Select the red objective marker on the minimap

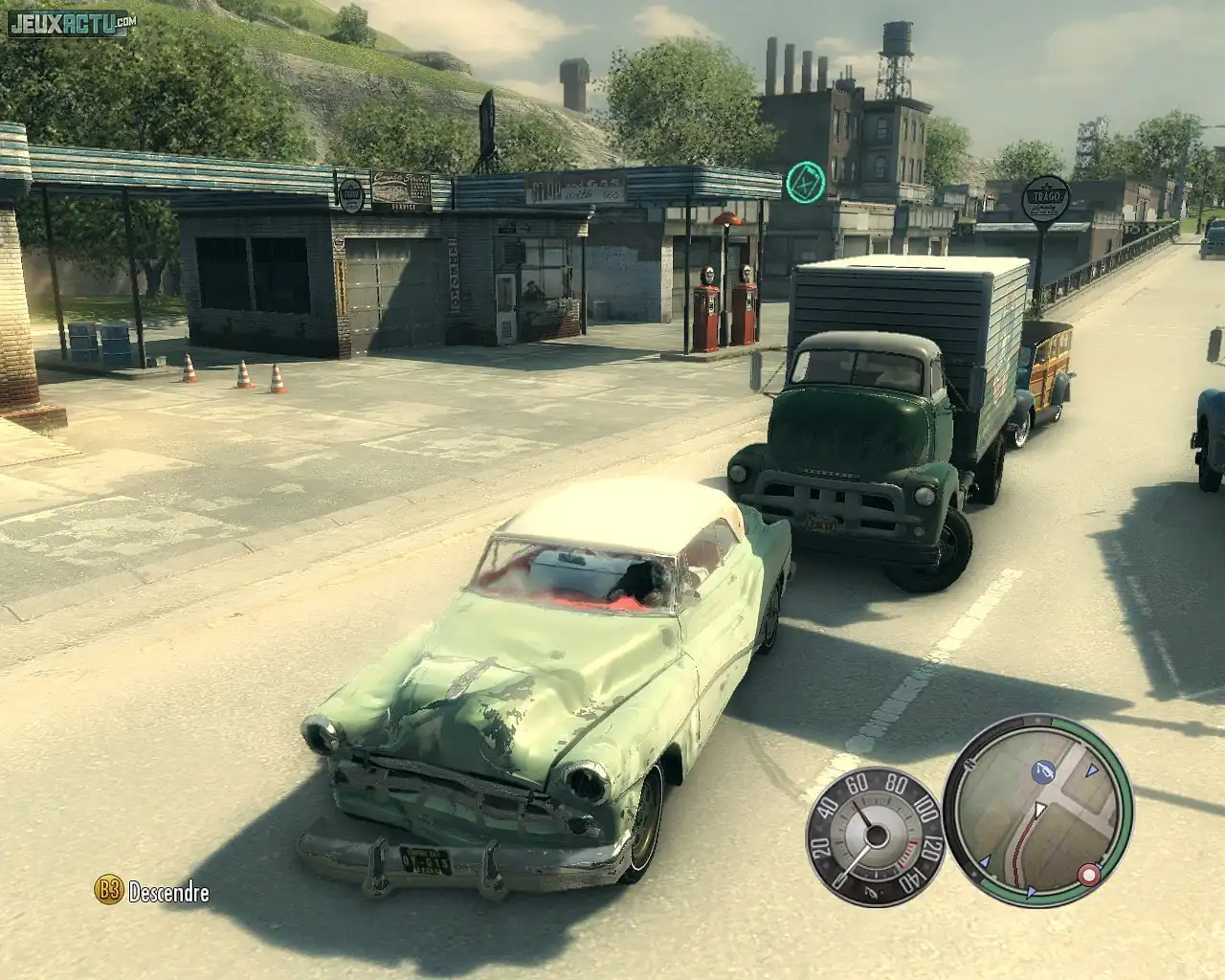(1087, 874)
